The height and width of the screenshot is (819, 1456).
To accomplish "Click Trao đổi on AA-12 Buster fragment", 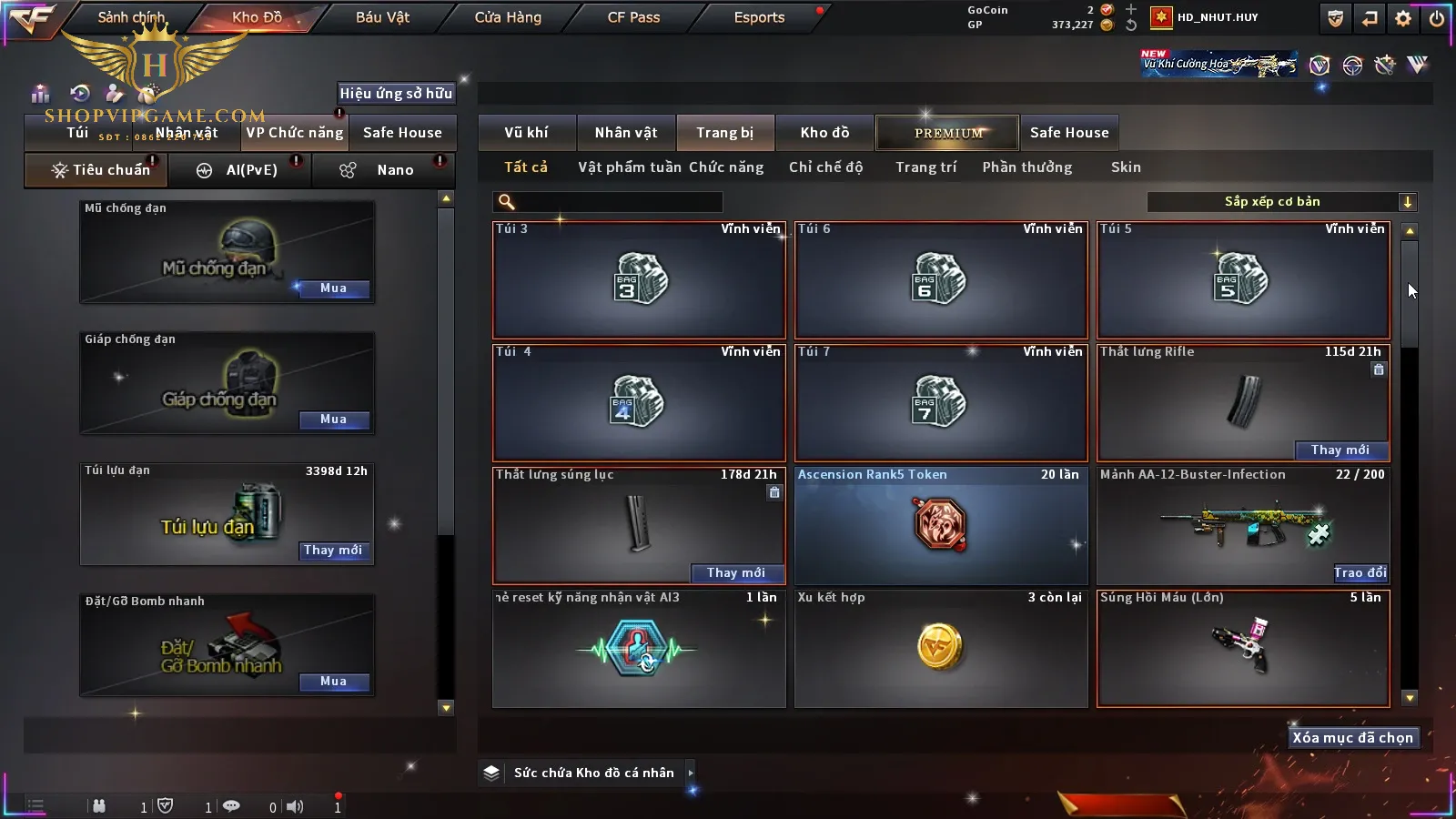I will [1360, 572].
